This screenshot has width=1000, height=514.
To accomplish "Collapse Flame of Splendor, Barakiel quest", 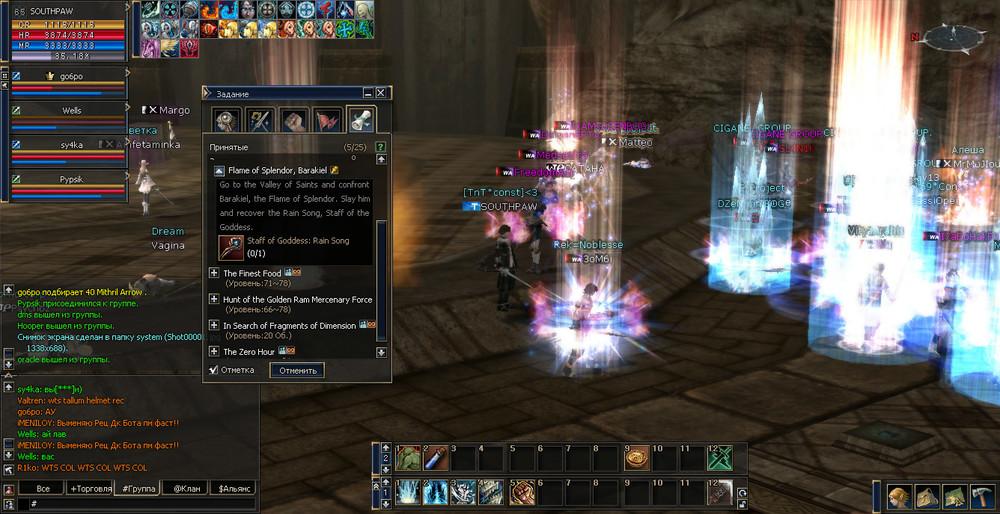I will pos(219,171).
